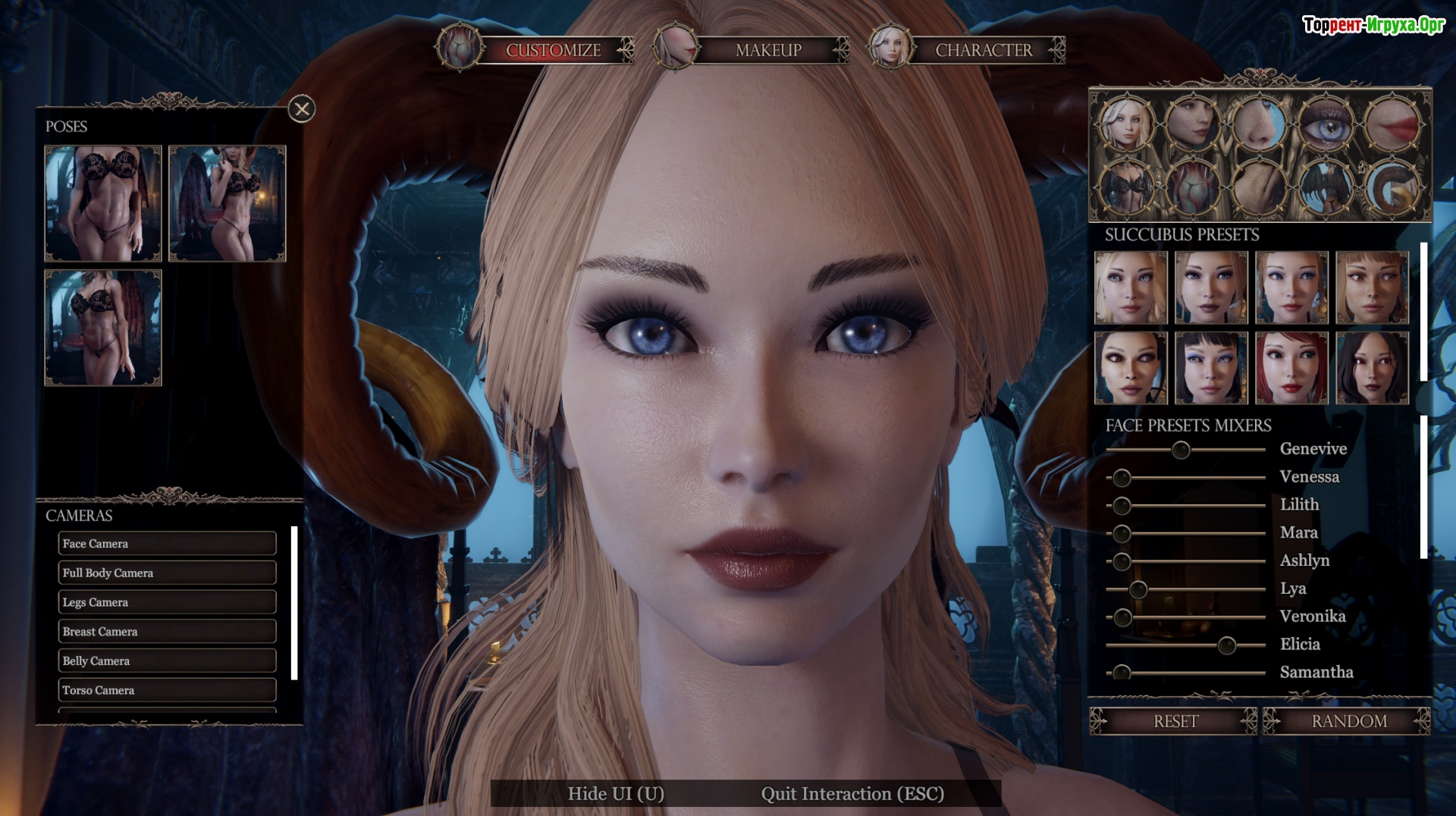Open the Makeup tab
The image size is (1456, 816).
(x=767, y=50)
